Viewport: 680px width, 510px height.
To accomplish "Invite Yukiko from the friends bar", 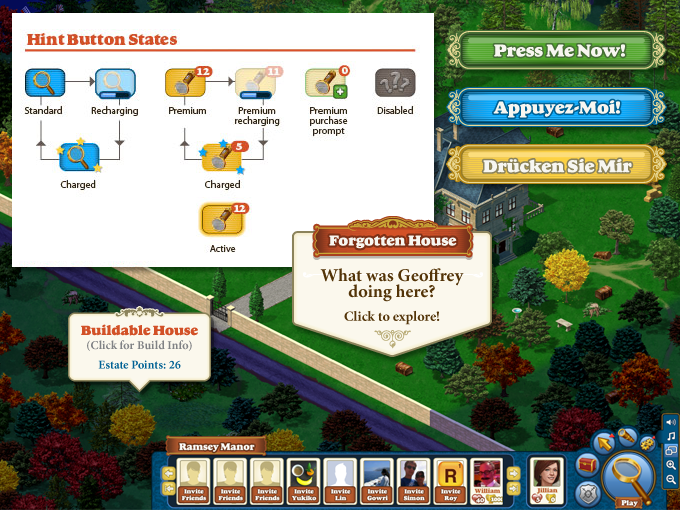I will point(303,480).
